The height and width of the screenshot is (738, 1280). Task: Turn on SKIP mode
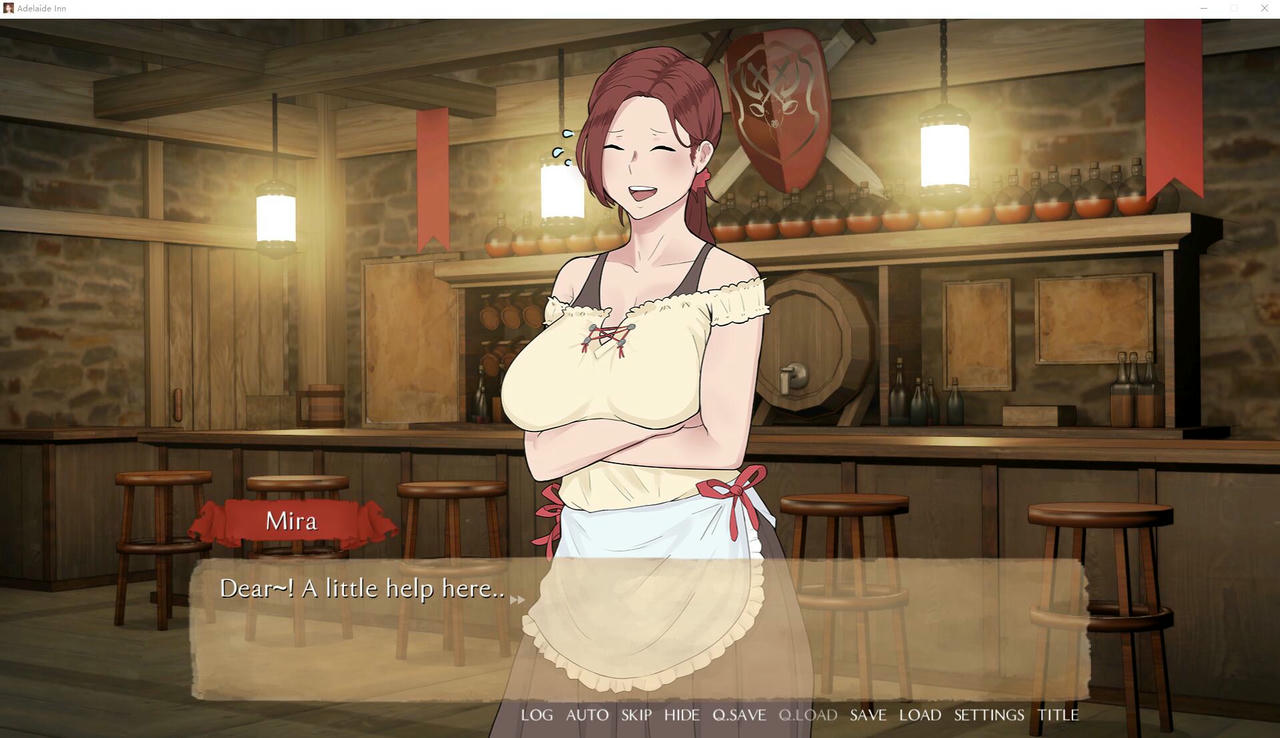(636, 714)
